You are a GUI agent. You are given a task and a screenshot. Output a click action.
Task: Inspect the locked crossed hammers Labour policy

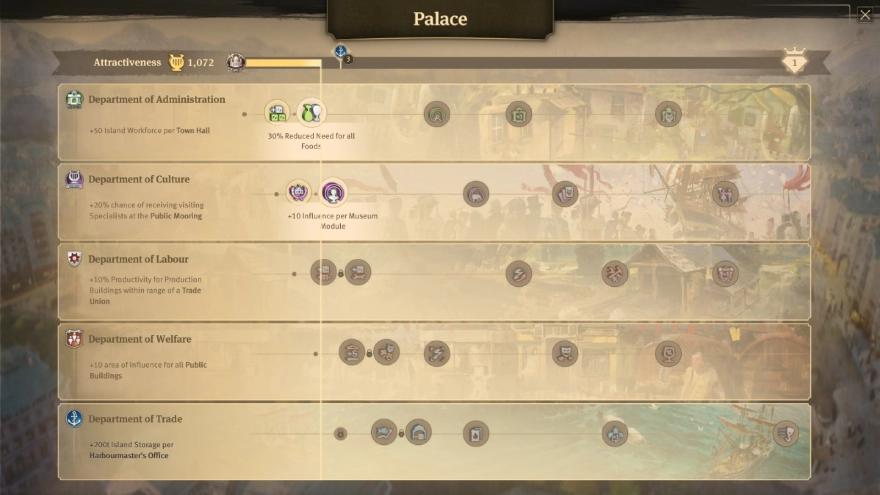(615, 273)
